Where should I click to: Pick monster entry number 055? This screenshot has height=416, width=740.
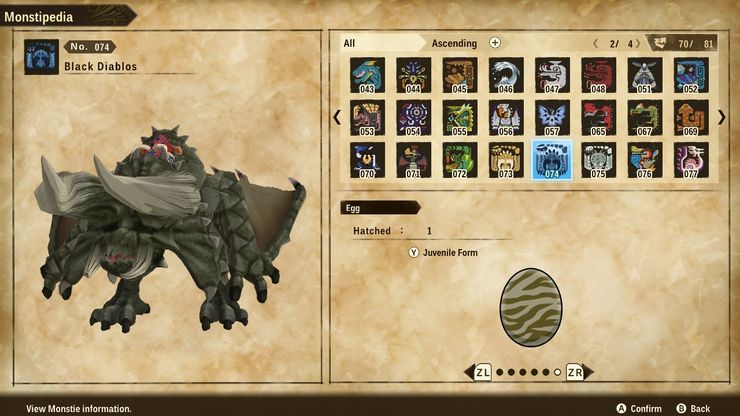(x=459, y=118)
